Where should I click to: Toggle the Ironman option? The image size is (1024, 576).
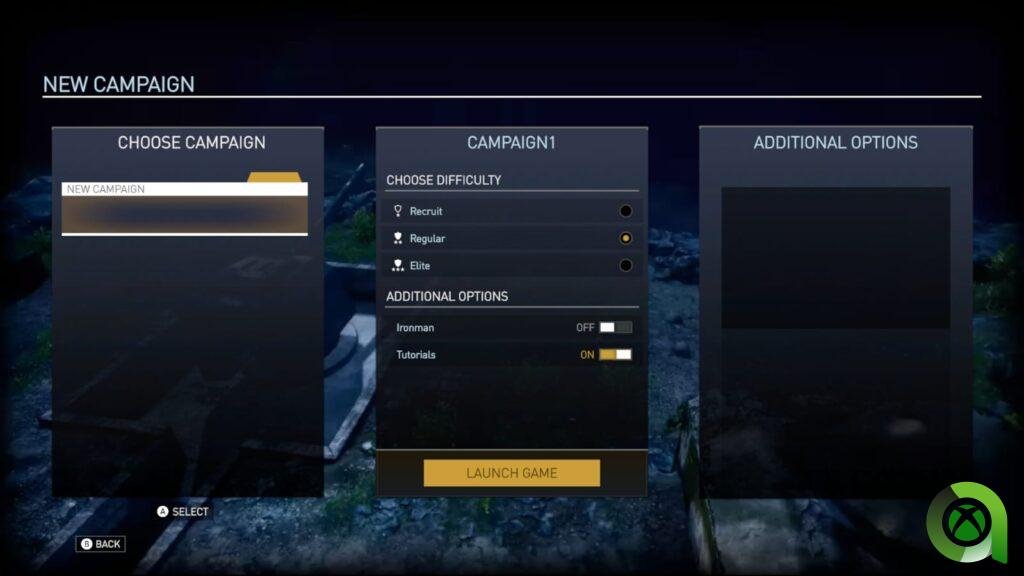pos(615,328)
